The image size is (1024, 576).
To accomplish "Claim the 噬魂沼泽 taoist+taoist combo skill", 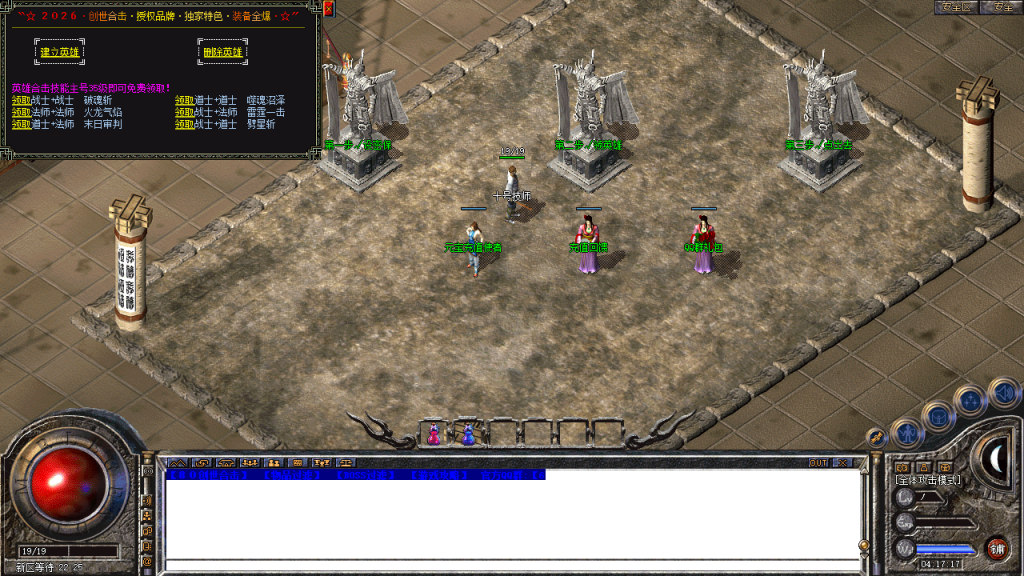I will tap(185, 101).
